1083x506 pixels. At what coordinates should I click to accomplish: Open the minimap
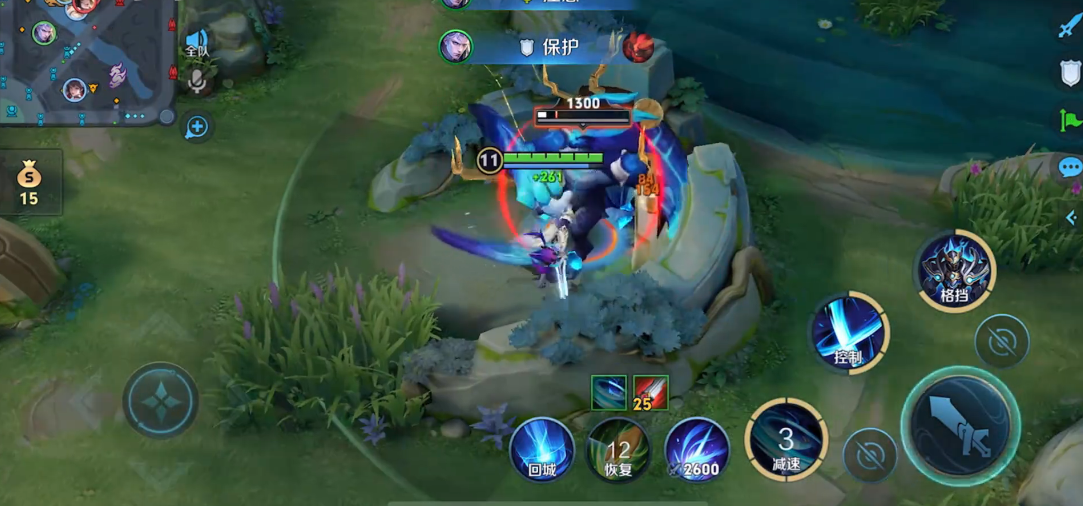[x=85, y=60]
